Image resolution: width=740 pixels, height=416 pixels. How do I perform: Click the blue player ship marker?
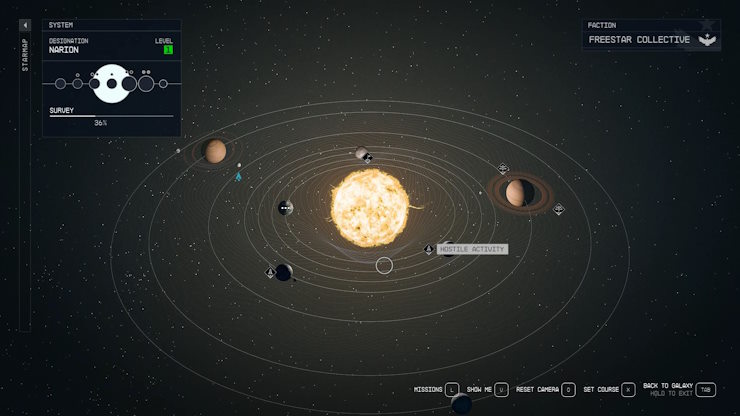pyautogui.click(x=238, y=177)
